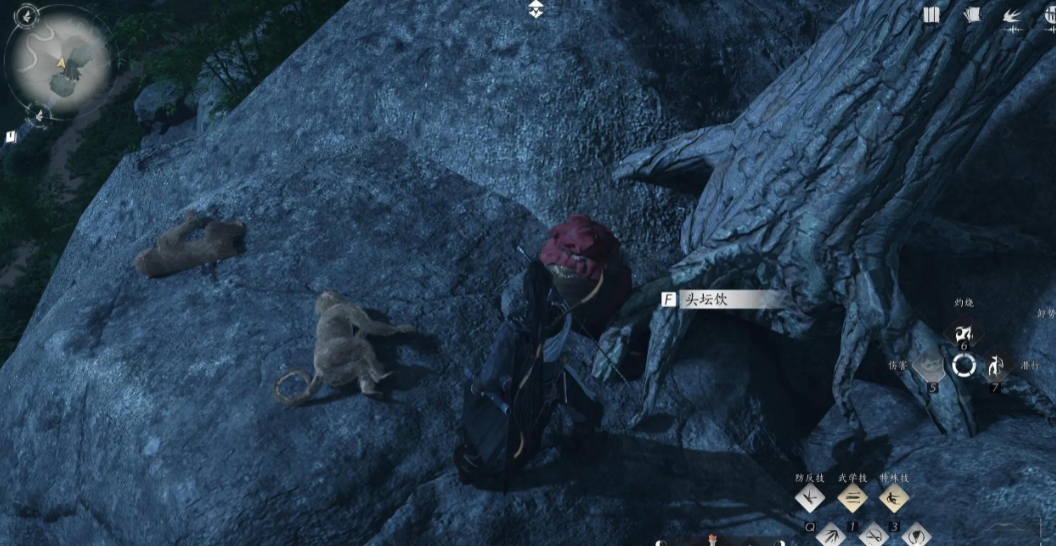Activate the 灼烧 burn skill icon
This screenshot has width=1056, height=546.
[964, 335]
